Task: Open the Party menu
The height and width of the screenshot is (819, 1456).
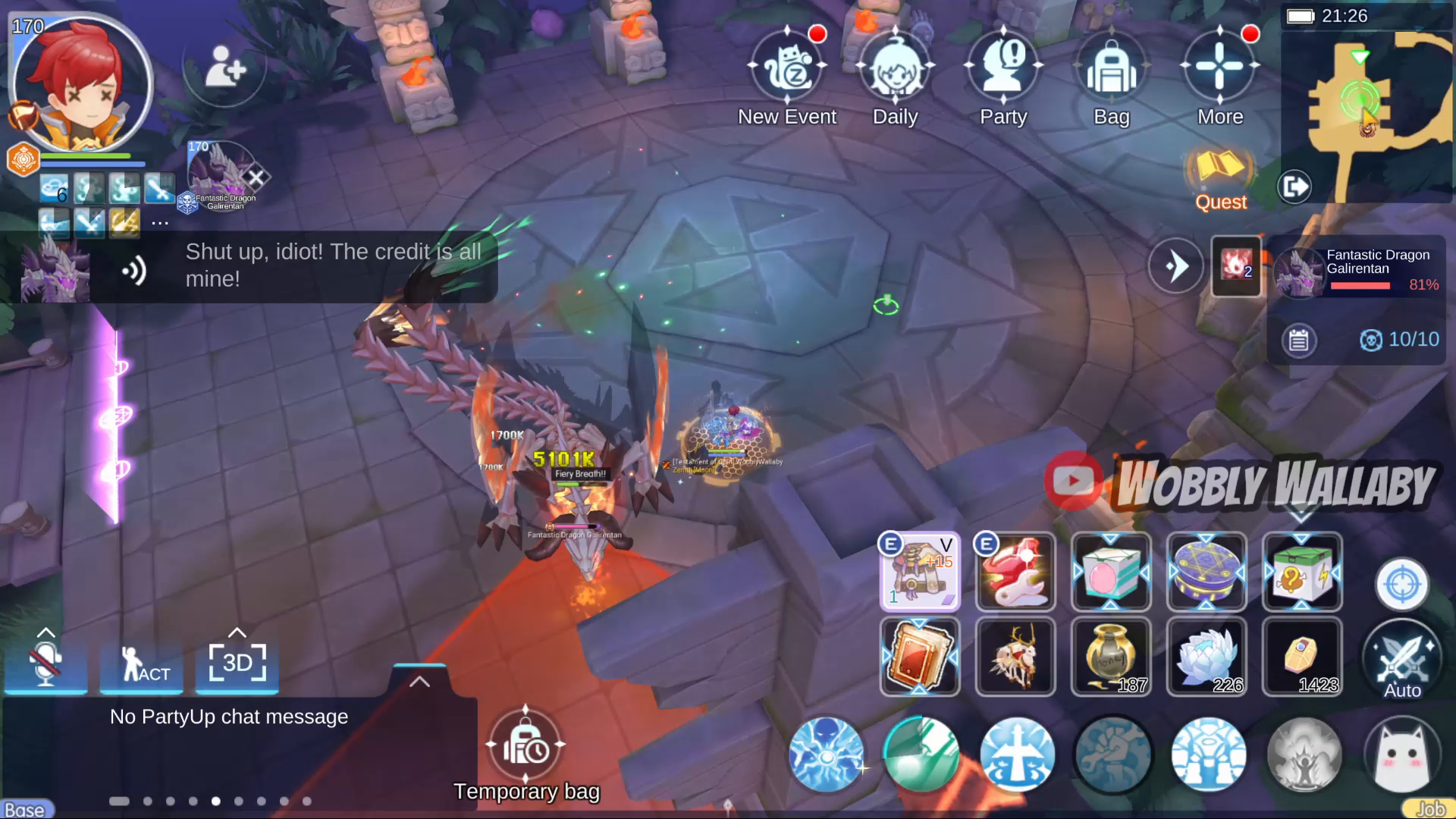Action: (1003, 68)
